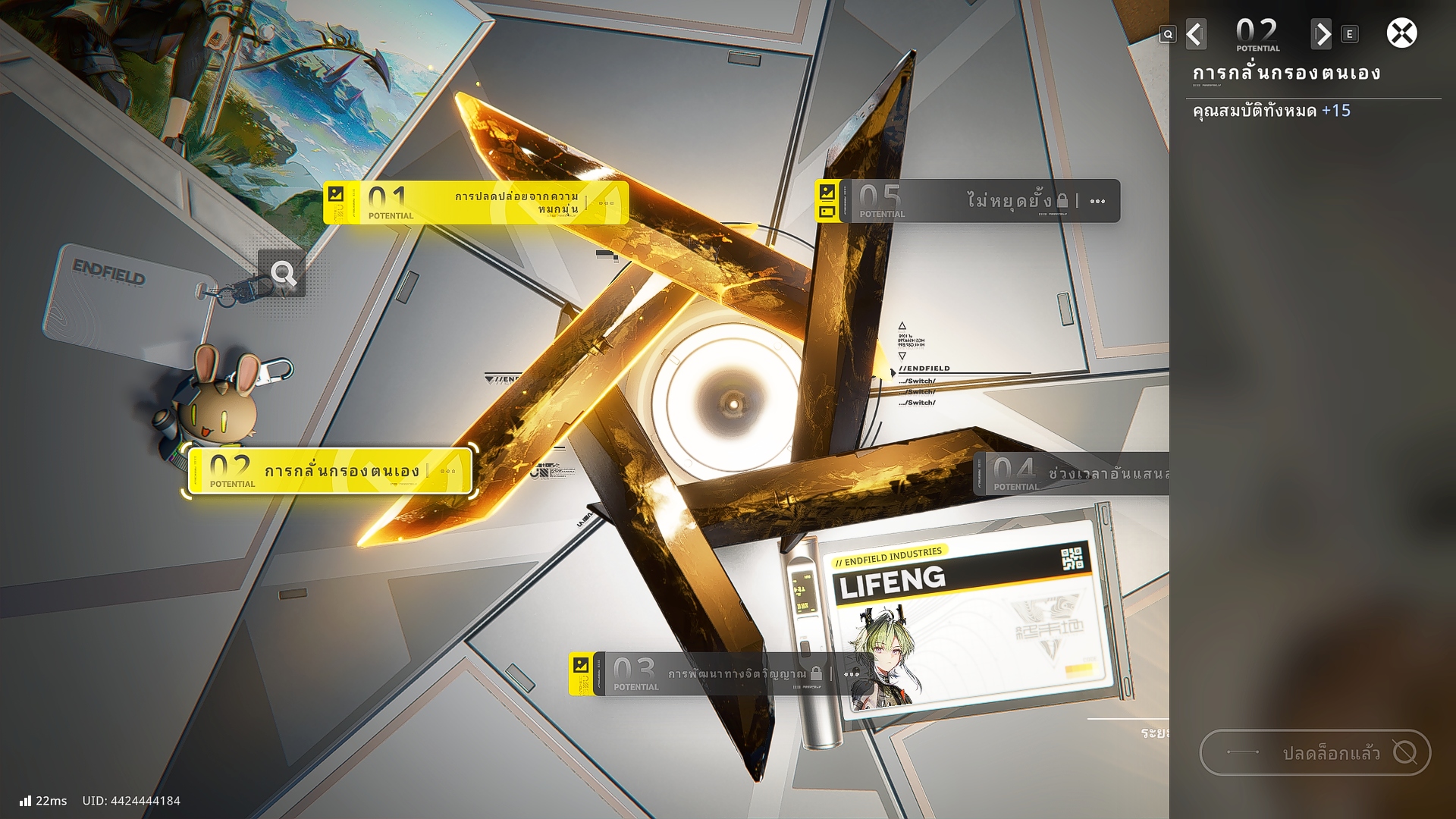This screenshot has width=1456, height=819.
Task: Click the already-unlocked status button
Action: point(1315,752)
